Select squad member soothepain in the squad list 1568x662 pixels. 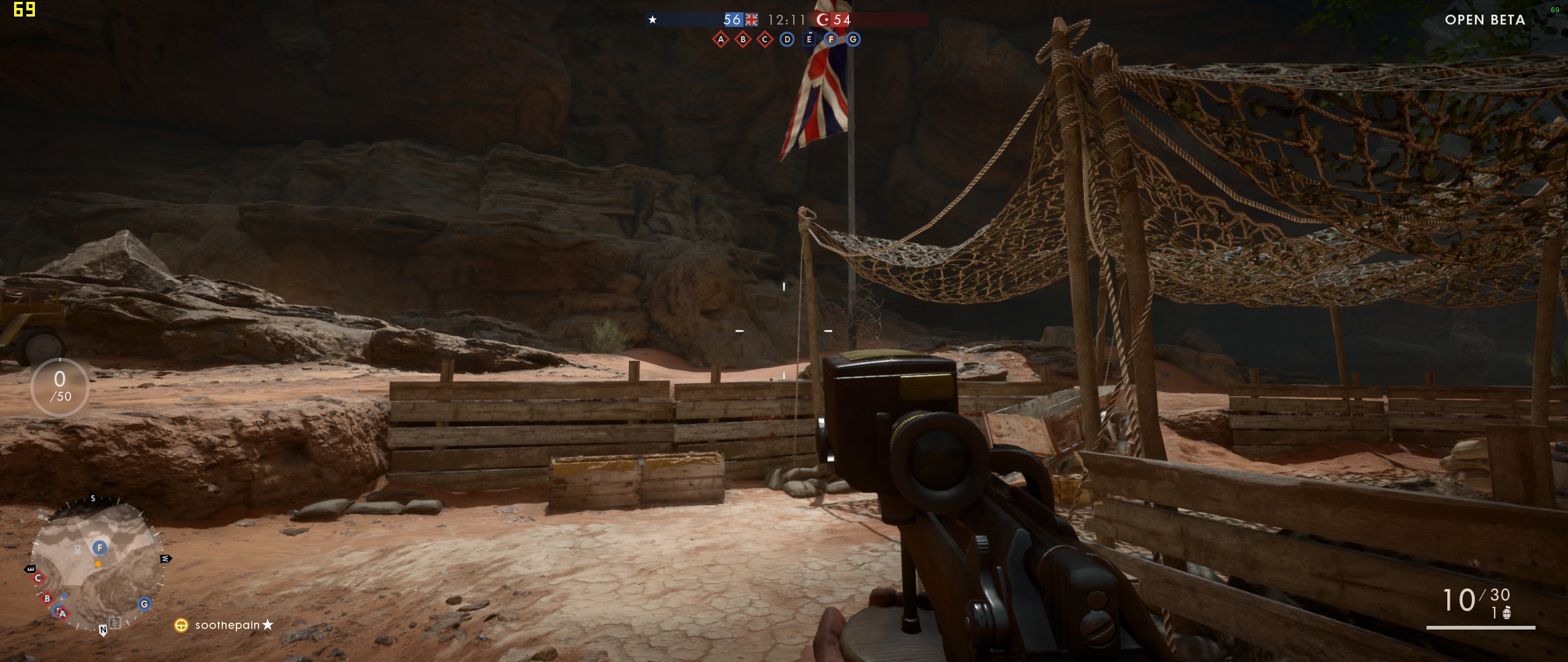227,625
